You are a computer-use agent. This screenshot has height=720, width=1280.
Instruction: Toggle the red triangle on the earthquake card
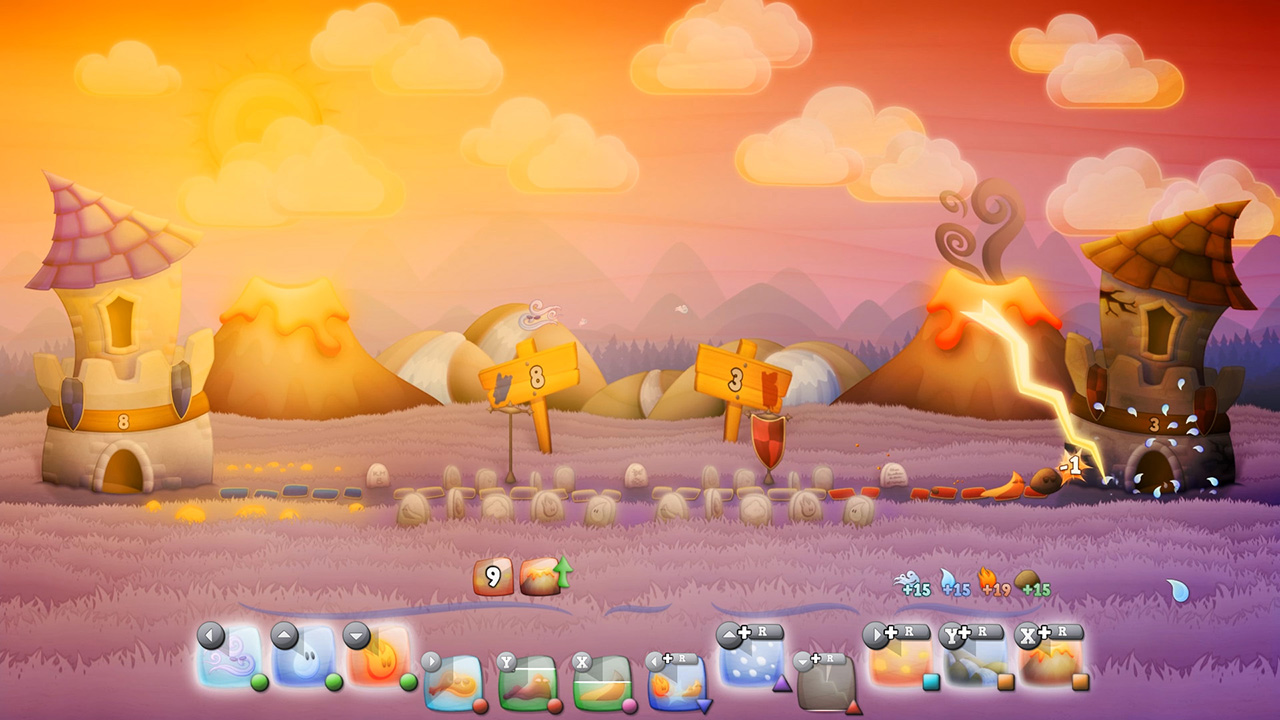(x=853, y=705)
